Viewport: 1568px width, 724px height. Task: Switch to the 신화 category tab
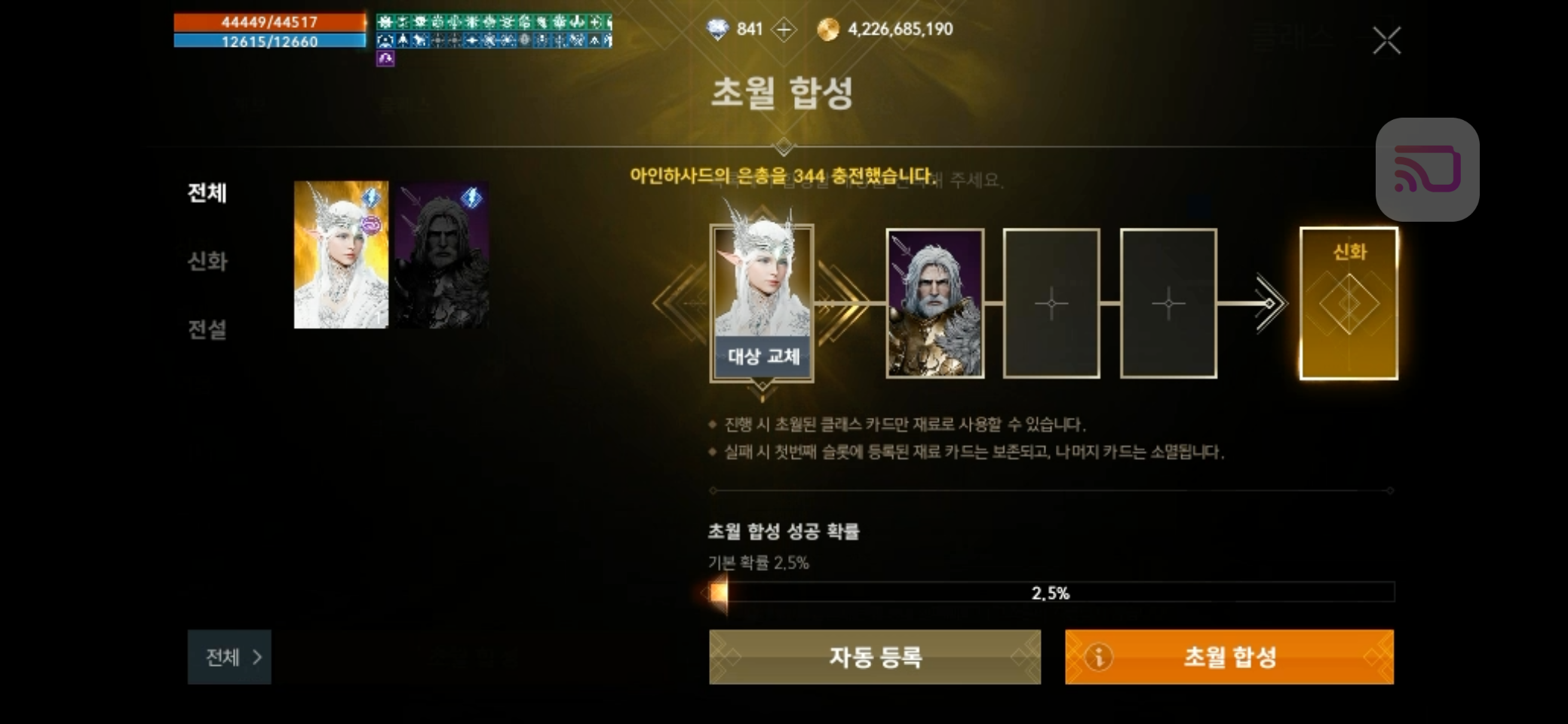tap(207, 262)
